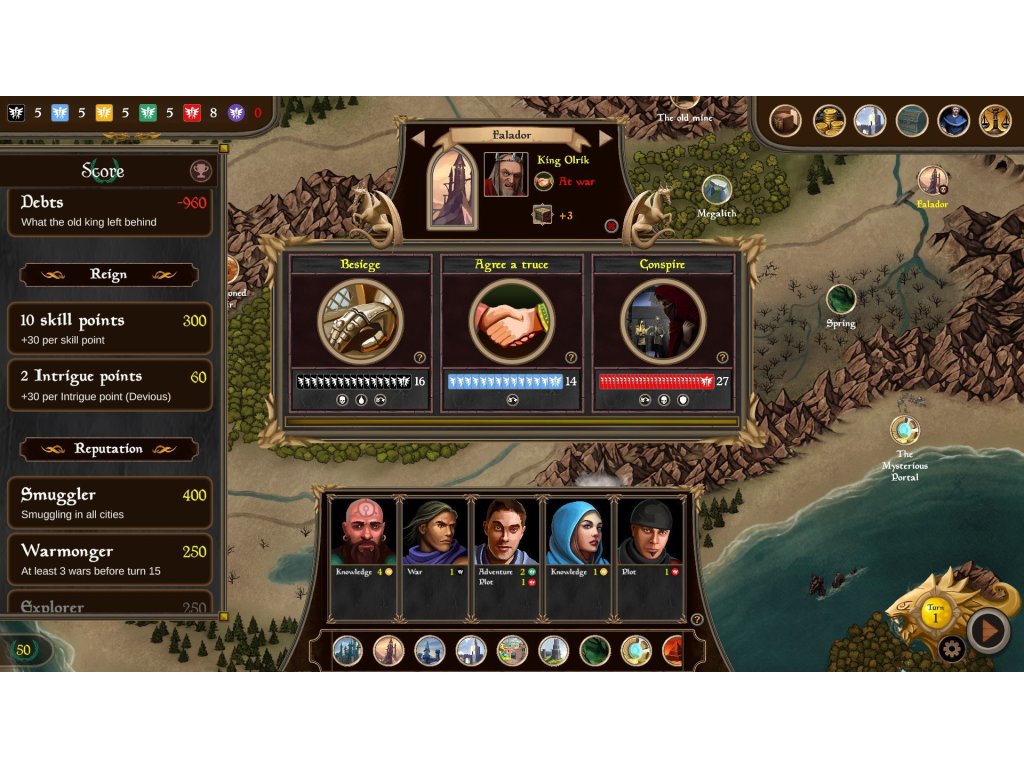End the turn with the play arrow
Image resolution: width=1024 pixels, height=768 pixels.
tap(989, 631)
